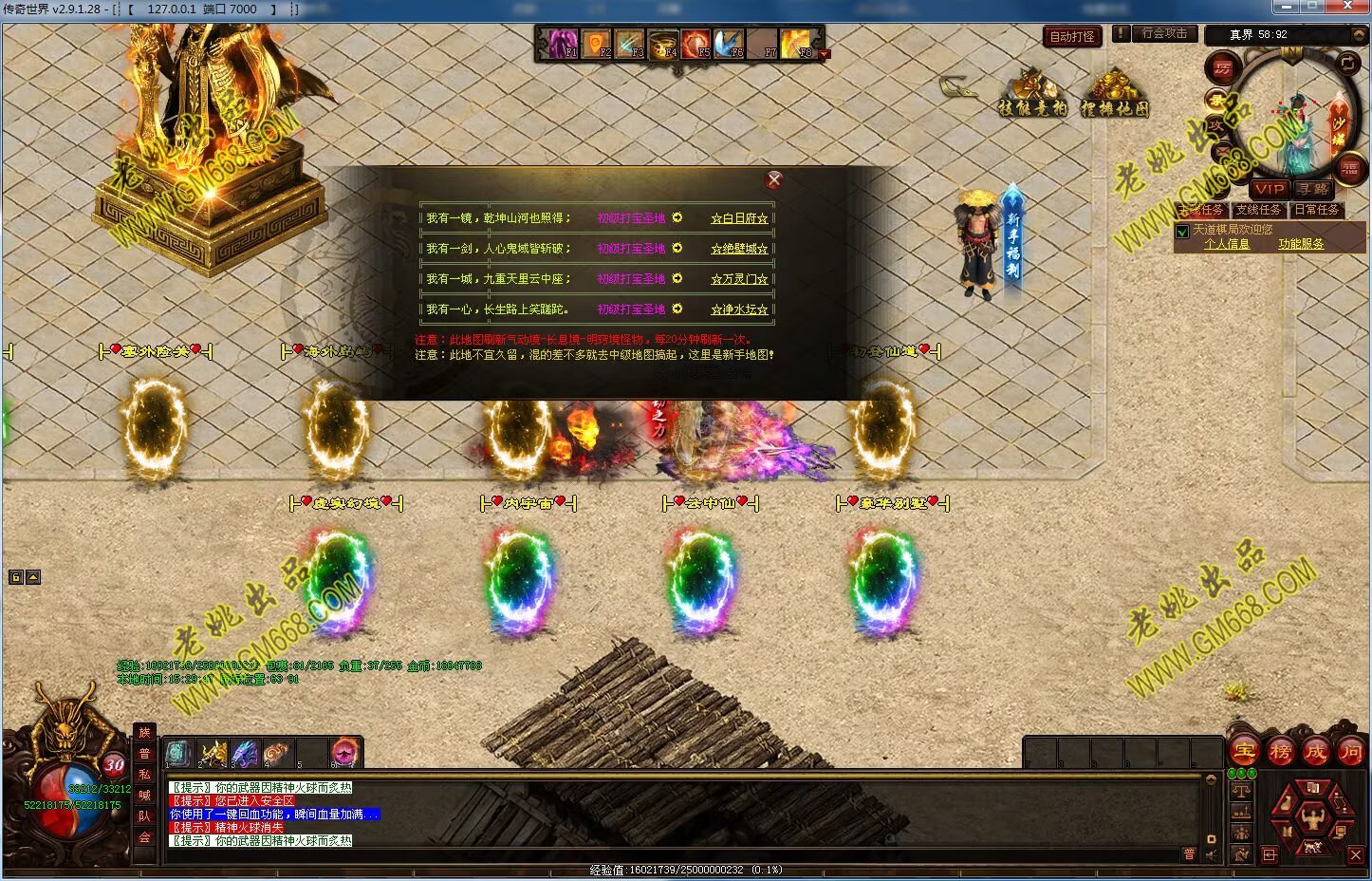1372x881 pixels.
Task: Open the 技能竞拍 skill auction icon
Action: pos(1032,93)
